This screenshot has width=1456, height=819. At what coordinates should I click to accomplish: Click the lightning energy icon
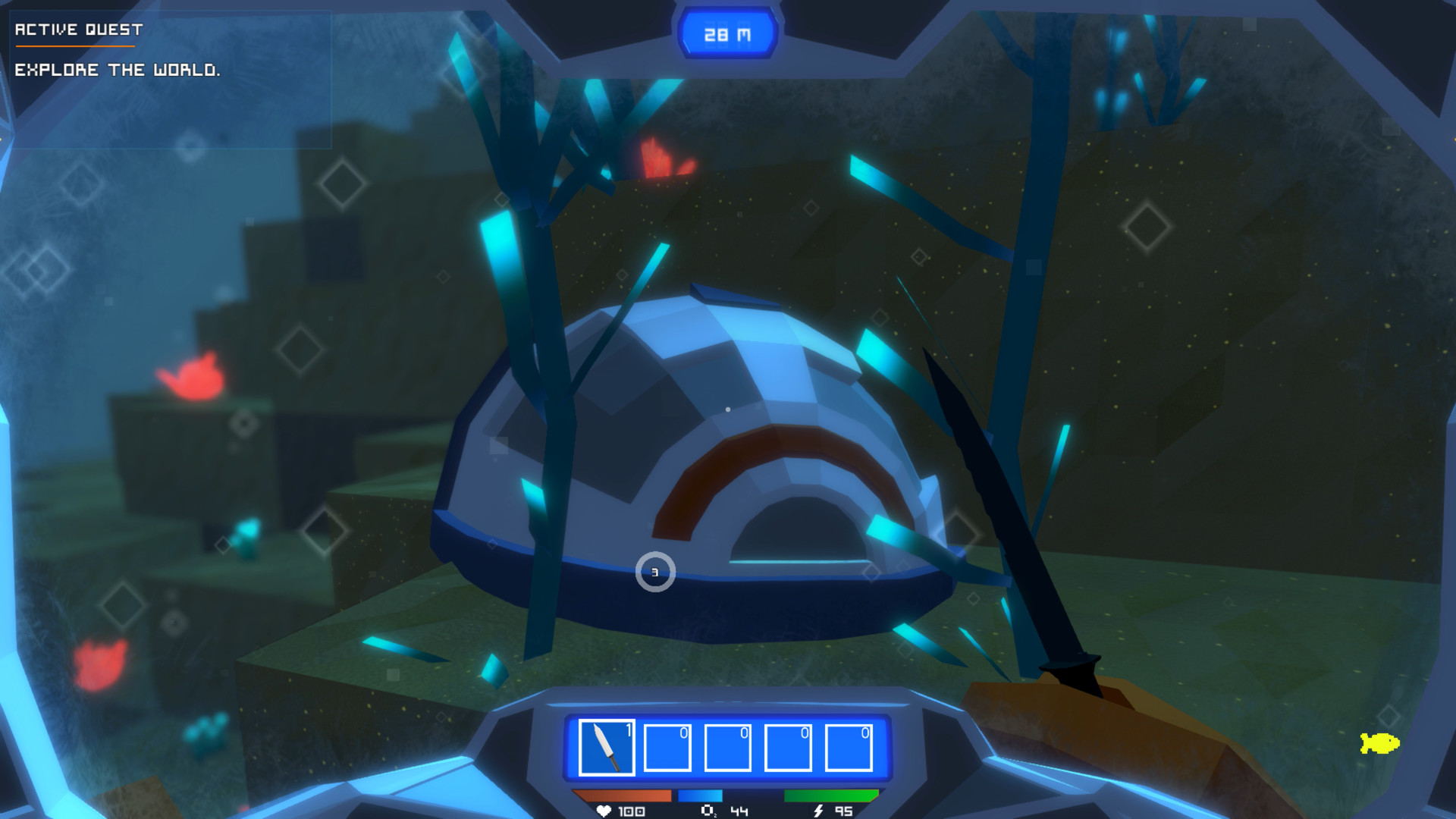coord(817,811)
